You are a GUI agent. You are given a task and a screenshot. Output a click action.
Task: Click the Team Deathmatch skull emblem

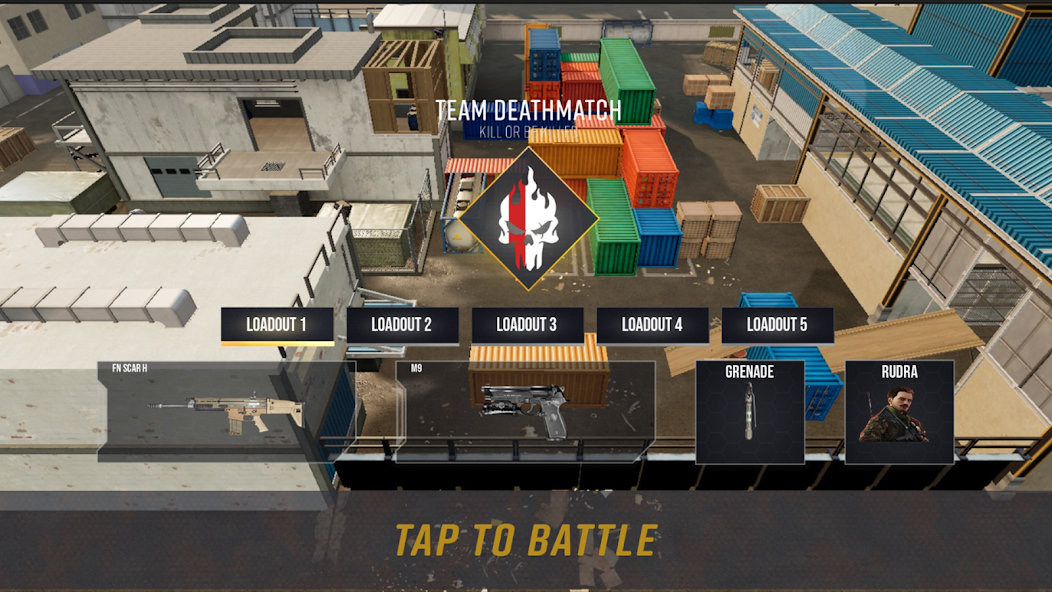point(528,218)
